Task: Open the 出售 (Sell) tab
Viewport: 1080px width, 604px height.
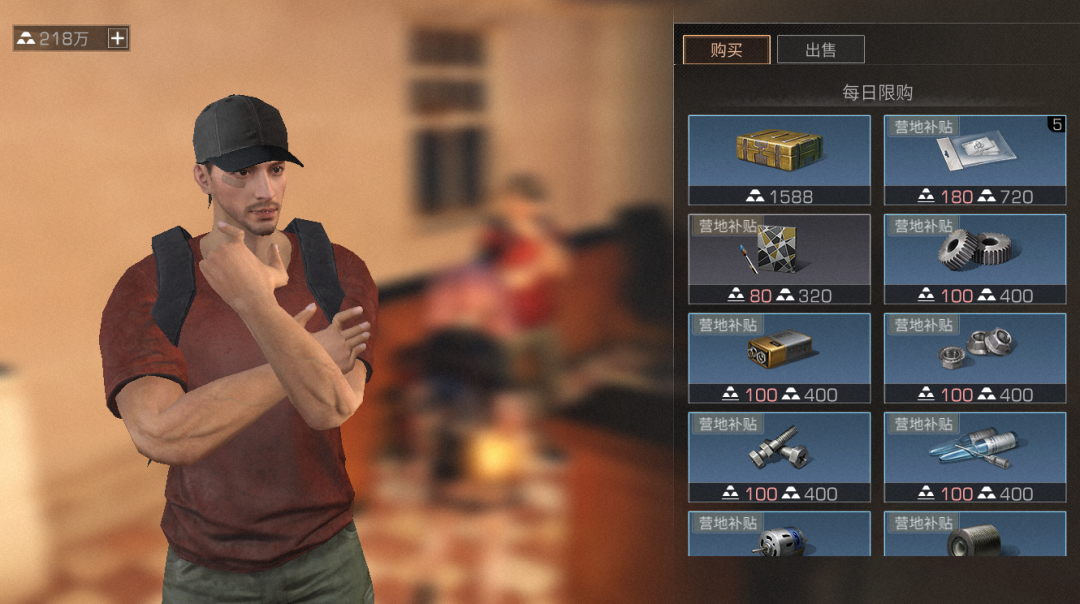Action: coord(820,50)
